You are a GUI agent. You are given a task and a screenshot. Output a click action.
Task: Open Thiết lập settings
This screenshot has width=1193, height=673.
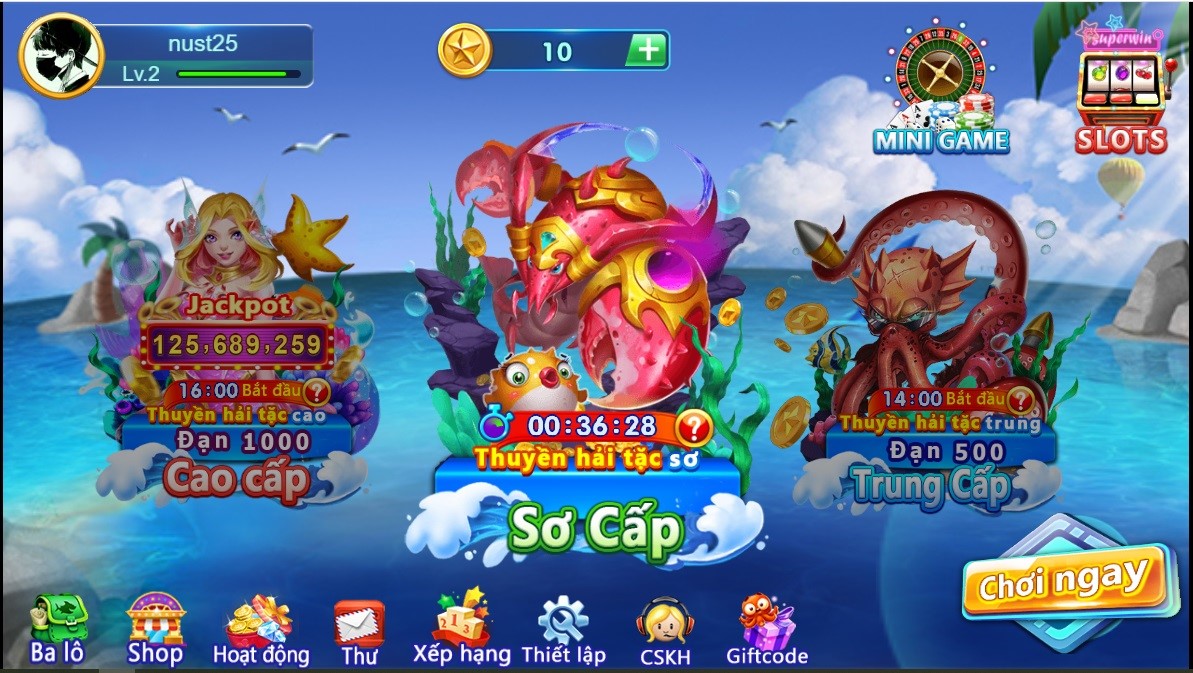click(x=563, y=632)
